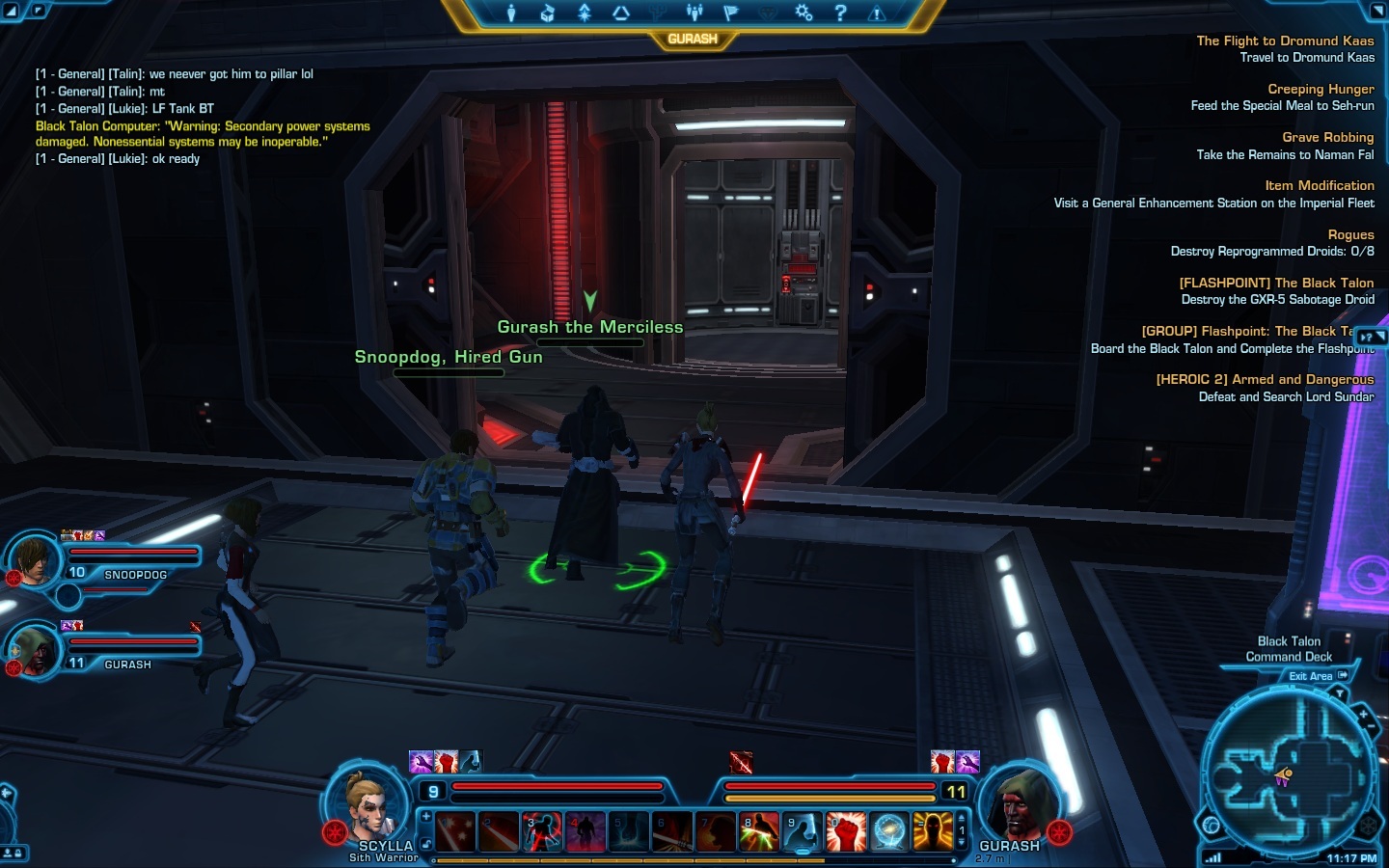Activate the red fist ability on hotbar

pyautogui.click(x=846, y=831)
